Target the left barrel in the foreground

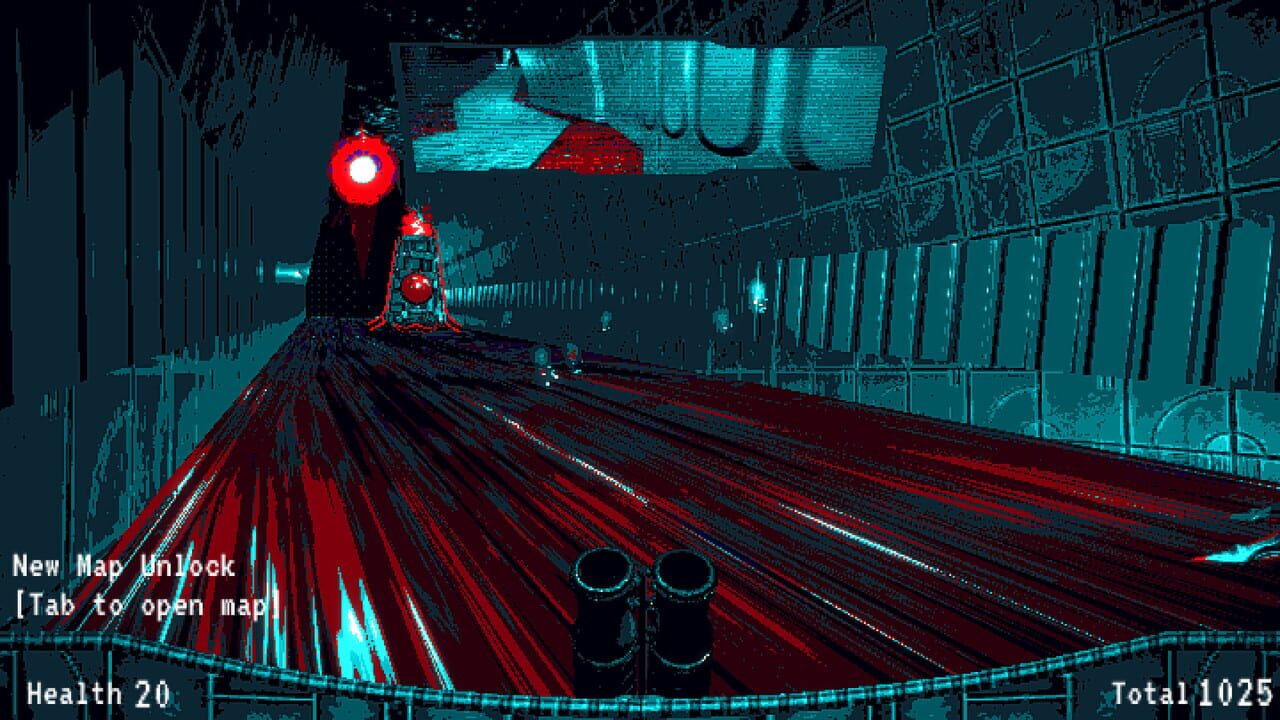(605, 610)
